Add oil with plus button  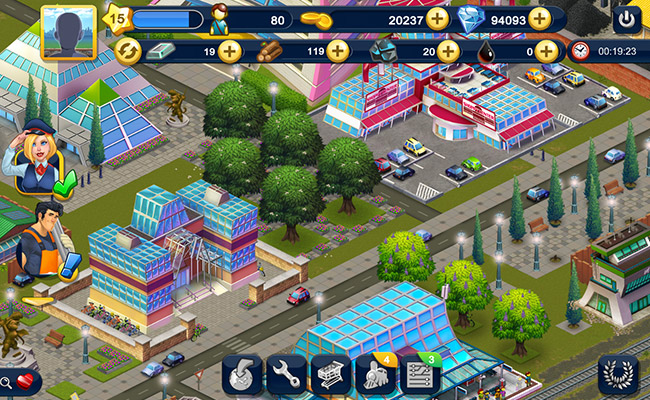546,51
